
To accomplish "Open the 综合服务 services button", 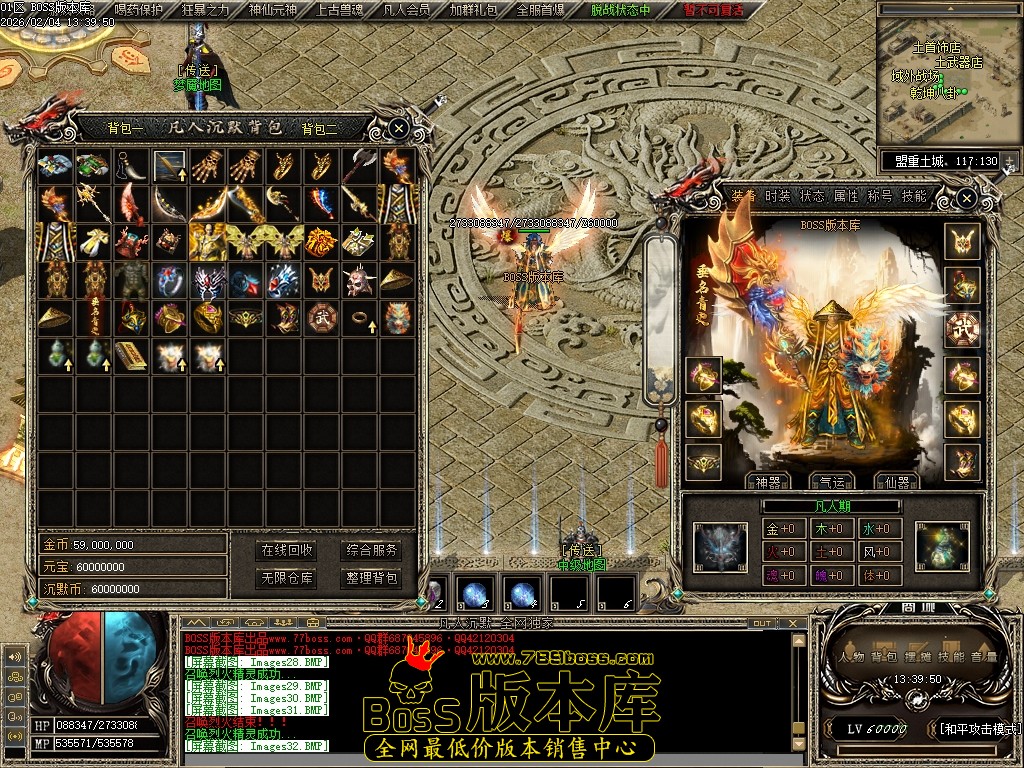I will coord(372,550).
